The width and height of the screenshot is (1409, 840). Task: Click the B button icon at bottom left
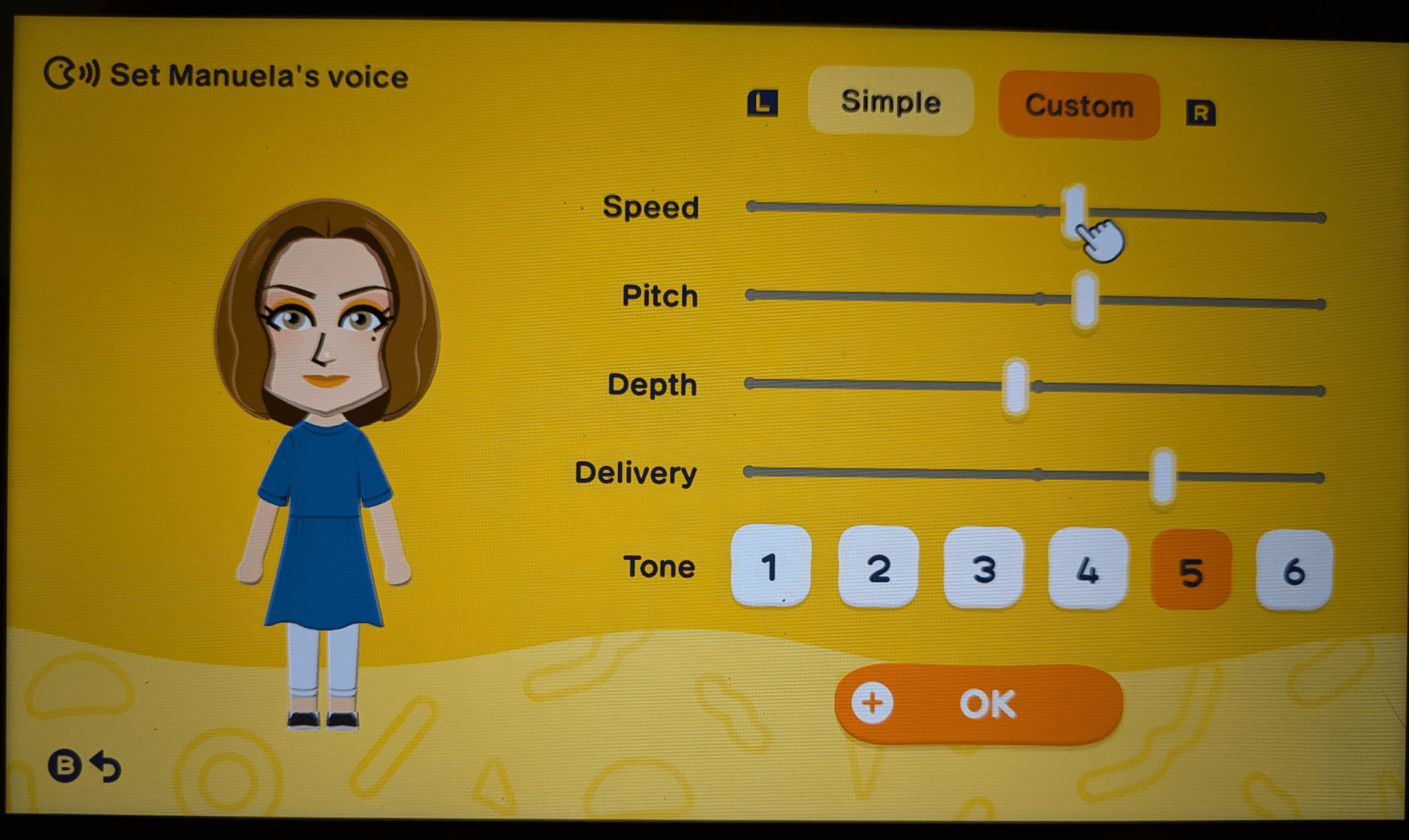click(67, 766)
